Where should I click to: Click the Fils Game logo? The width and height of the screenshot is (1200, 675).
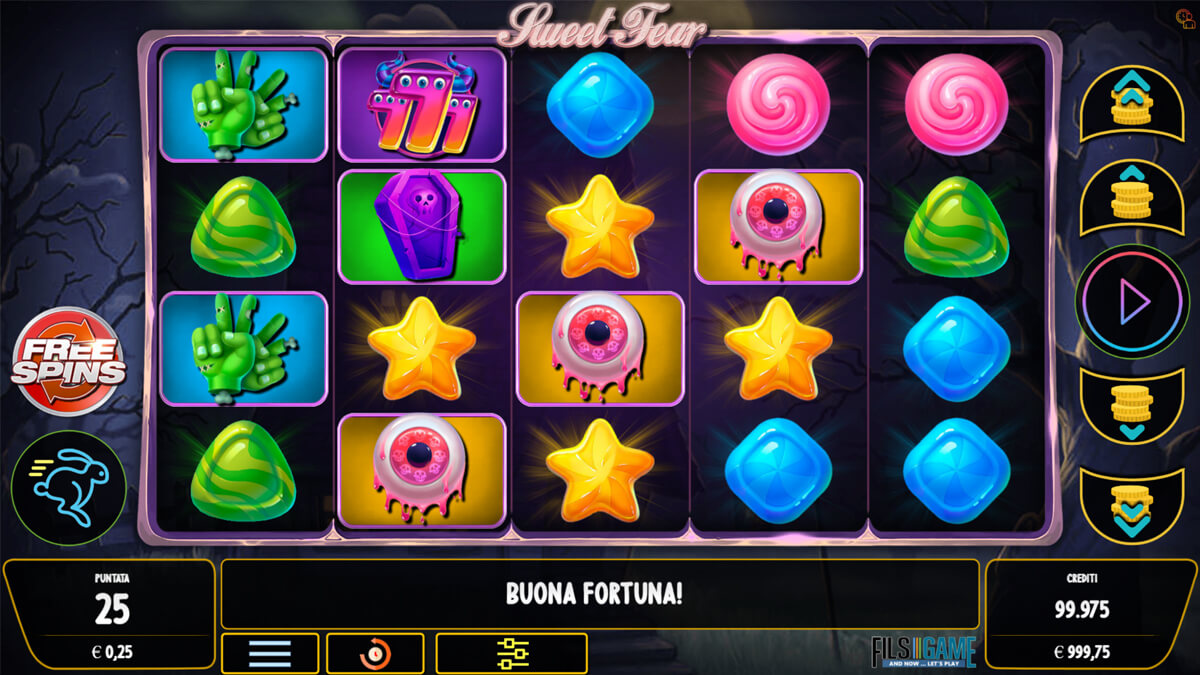922,651
